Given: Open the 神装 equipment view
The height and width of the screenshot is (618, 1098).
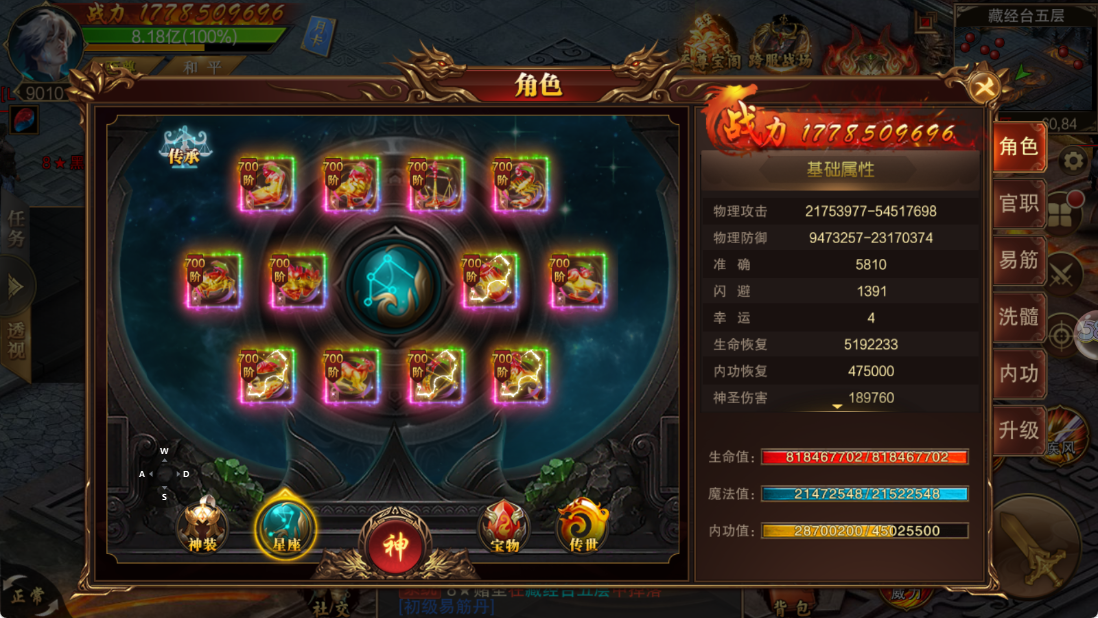Looking at the screenshot, I should point(202,526).
